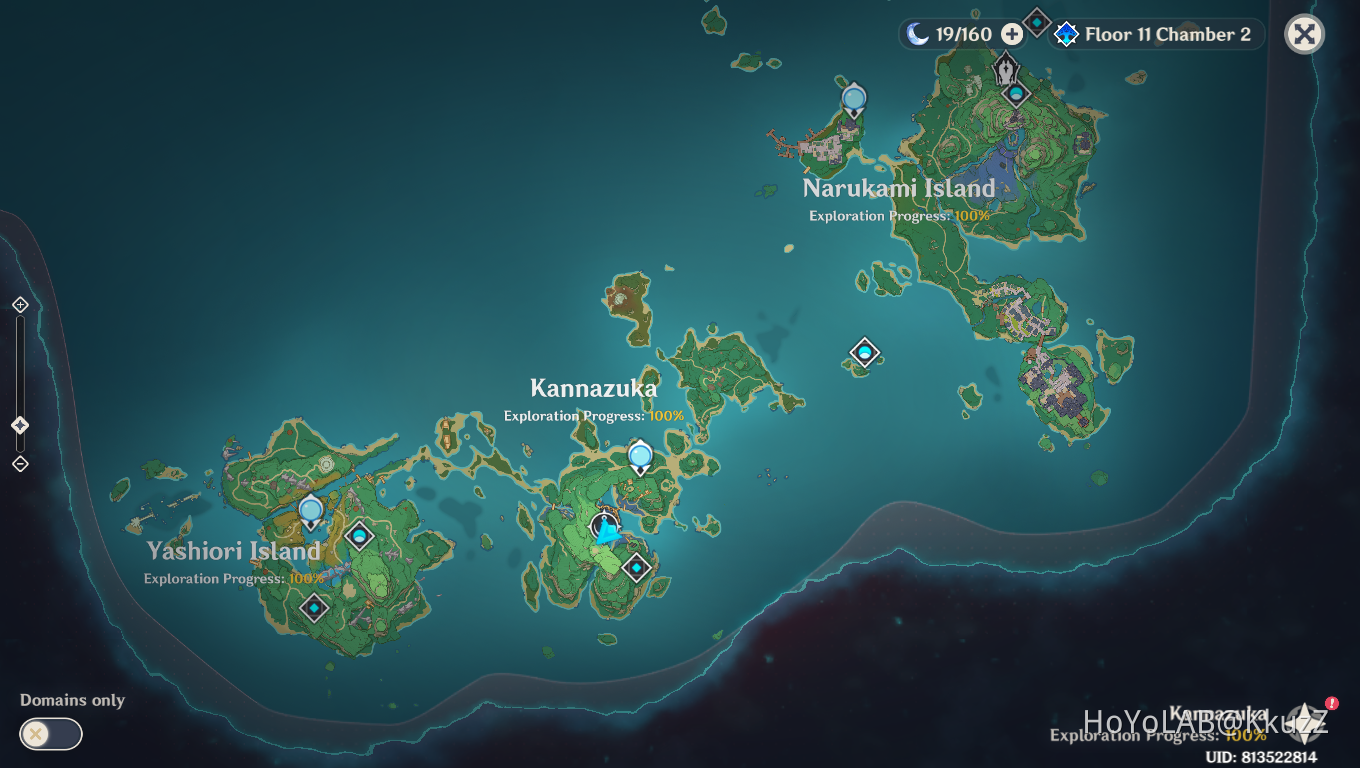The image size is (1360, 768).
Task: Click the compass to reset map orientation
Action: [x=1305, y=722]
